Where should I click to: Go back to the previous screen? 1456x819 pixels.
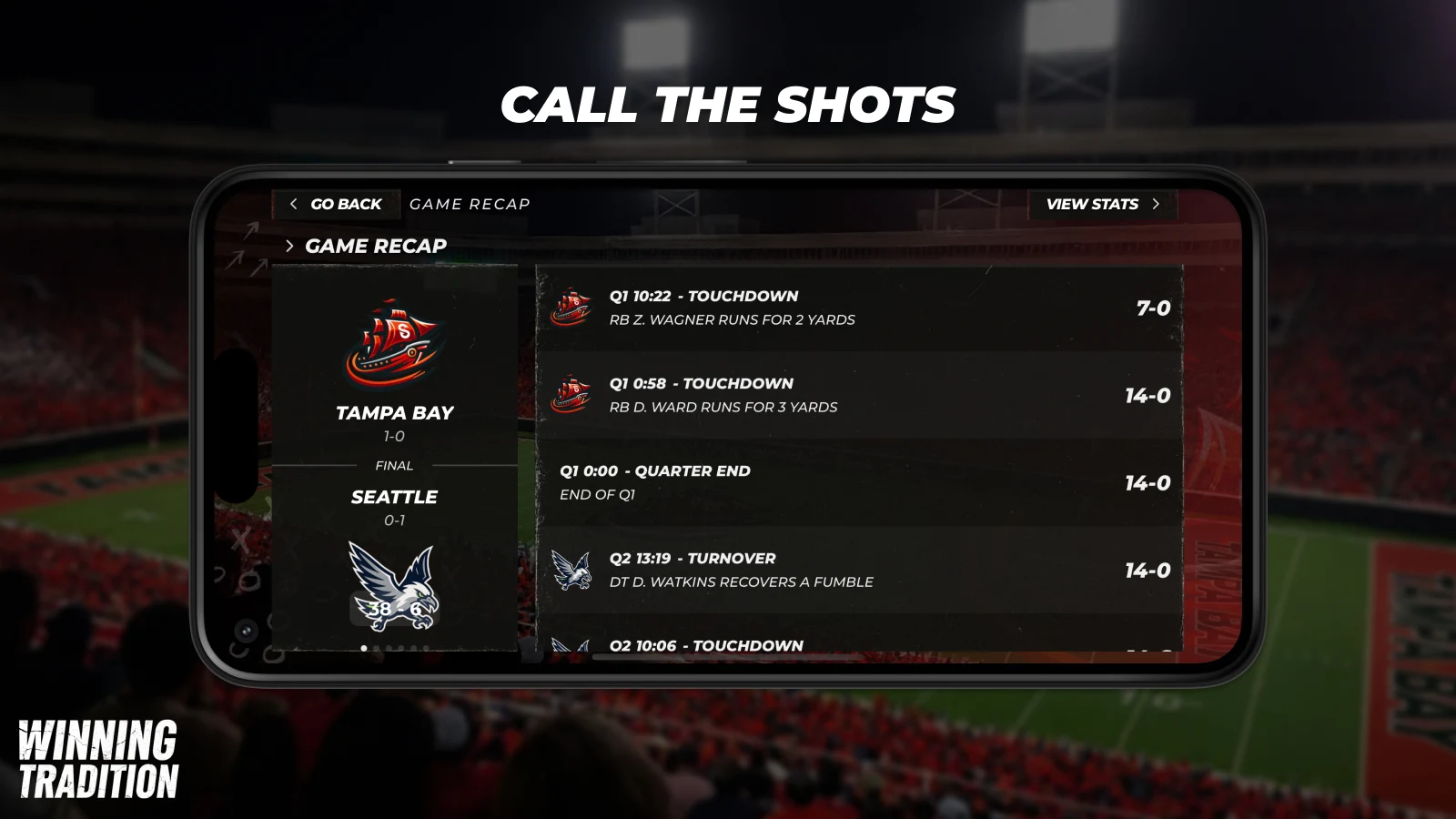[x=336, y=204]
